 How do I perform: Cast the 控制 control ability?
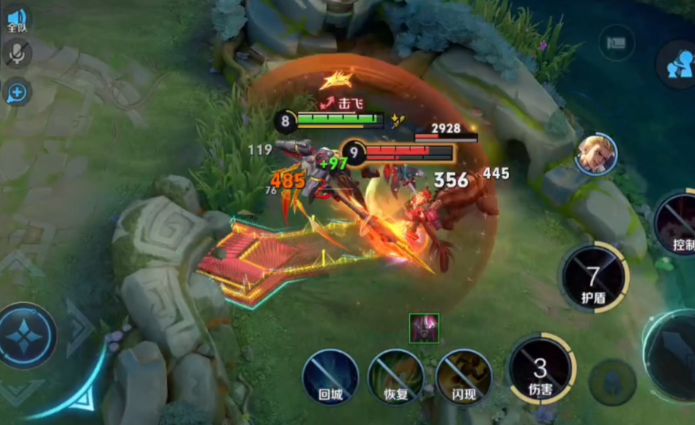tap(678, 225)
